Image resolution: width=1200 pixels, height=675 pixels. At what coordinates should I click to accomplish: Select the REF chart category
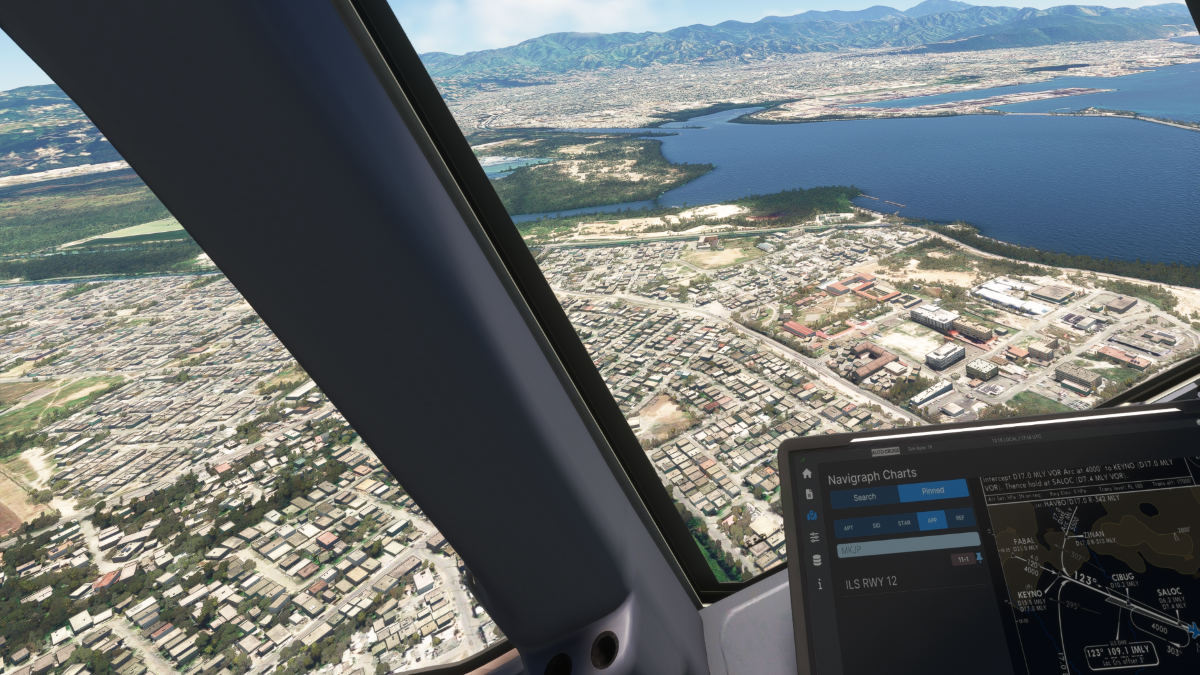(x=960, y=518)
